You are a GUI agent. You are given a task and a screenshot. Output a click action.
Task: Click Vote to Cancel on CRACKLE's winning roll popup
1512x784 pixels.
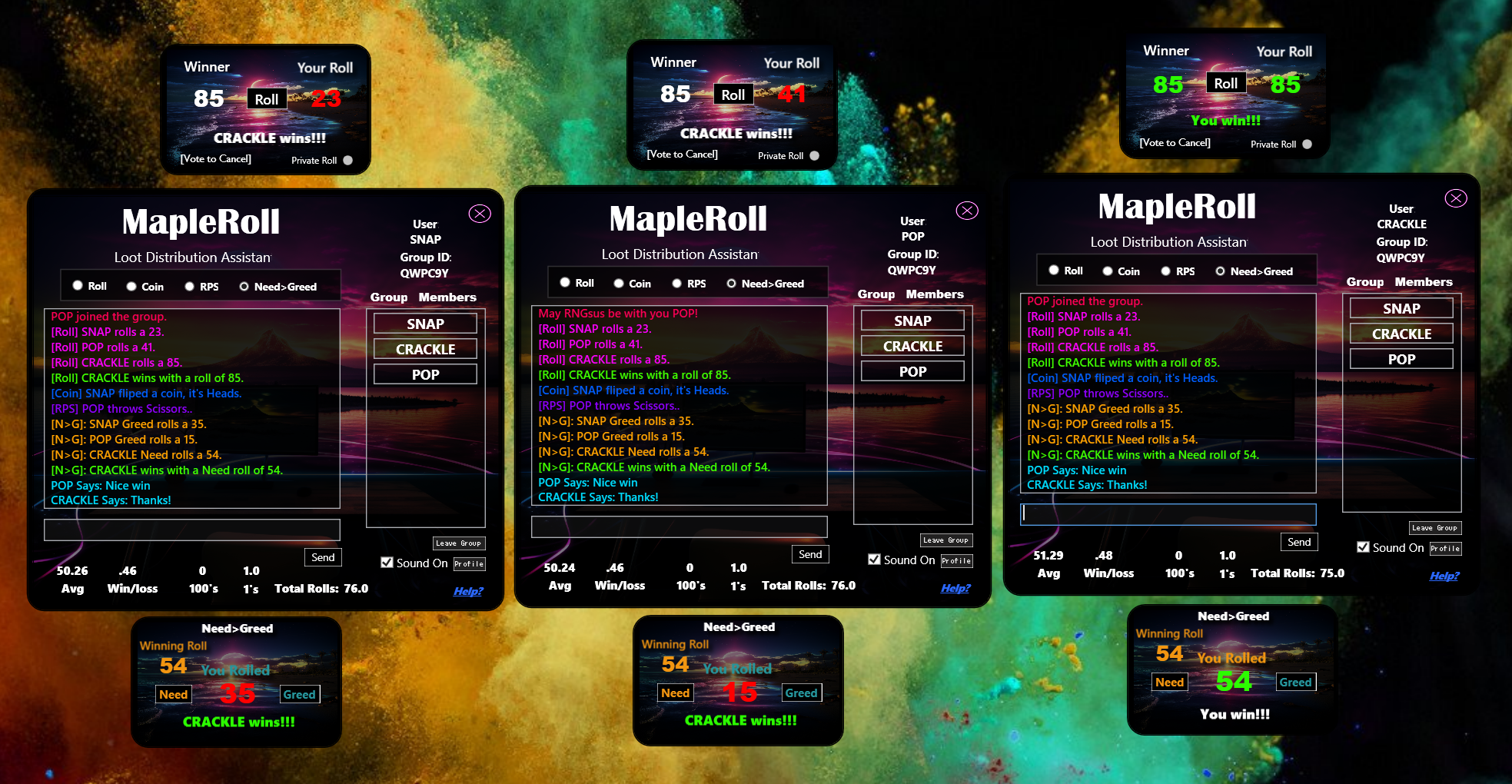[x=1175, y=143]
